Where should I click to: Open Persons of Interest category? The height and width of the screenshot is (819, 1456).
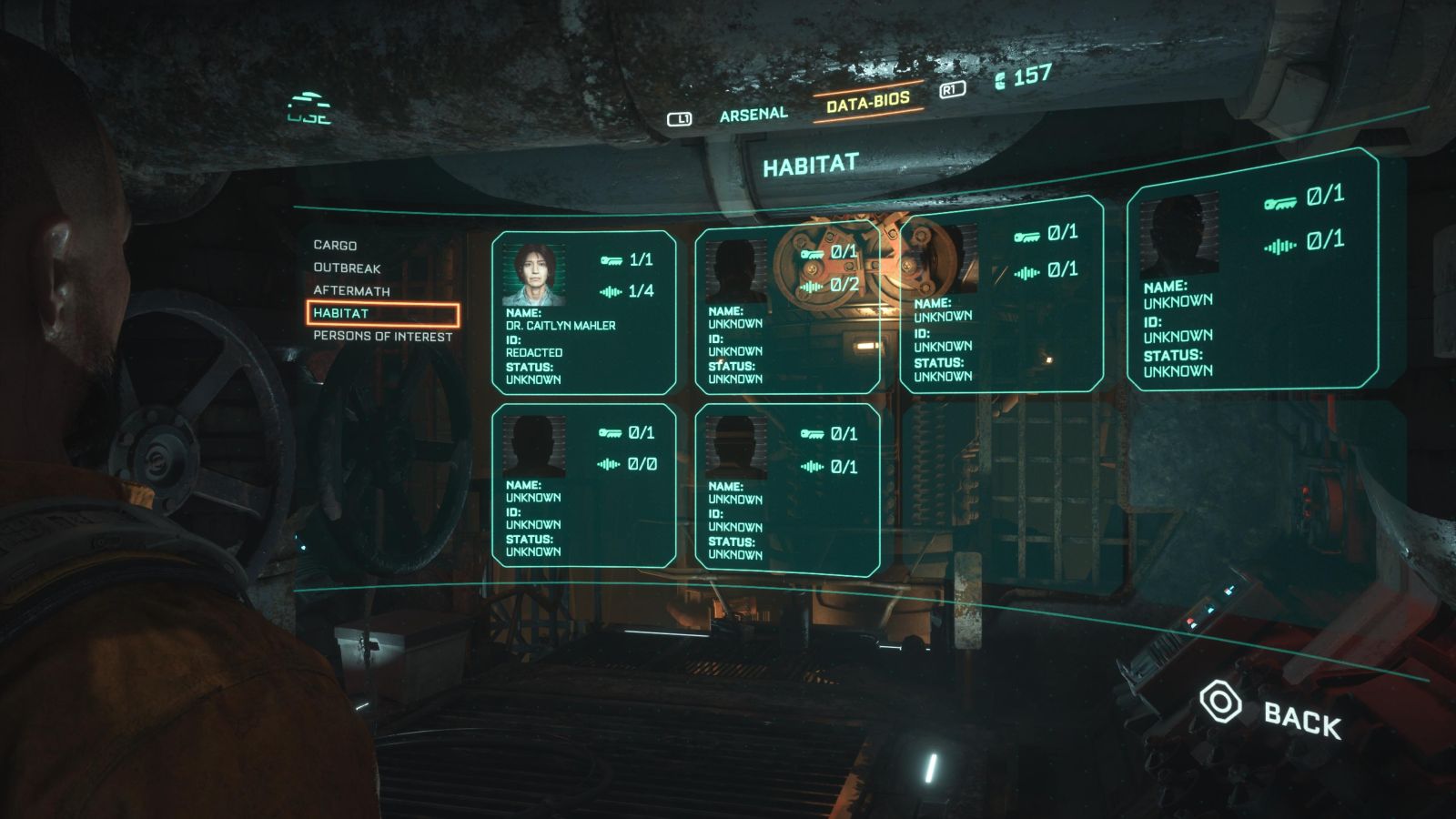click(x=382, y=337)
